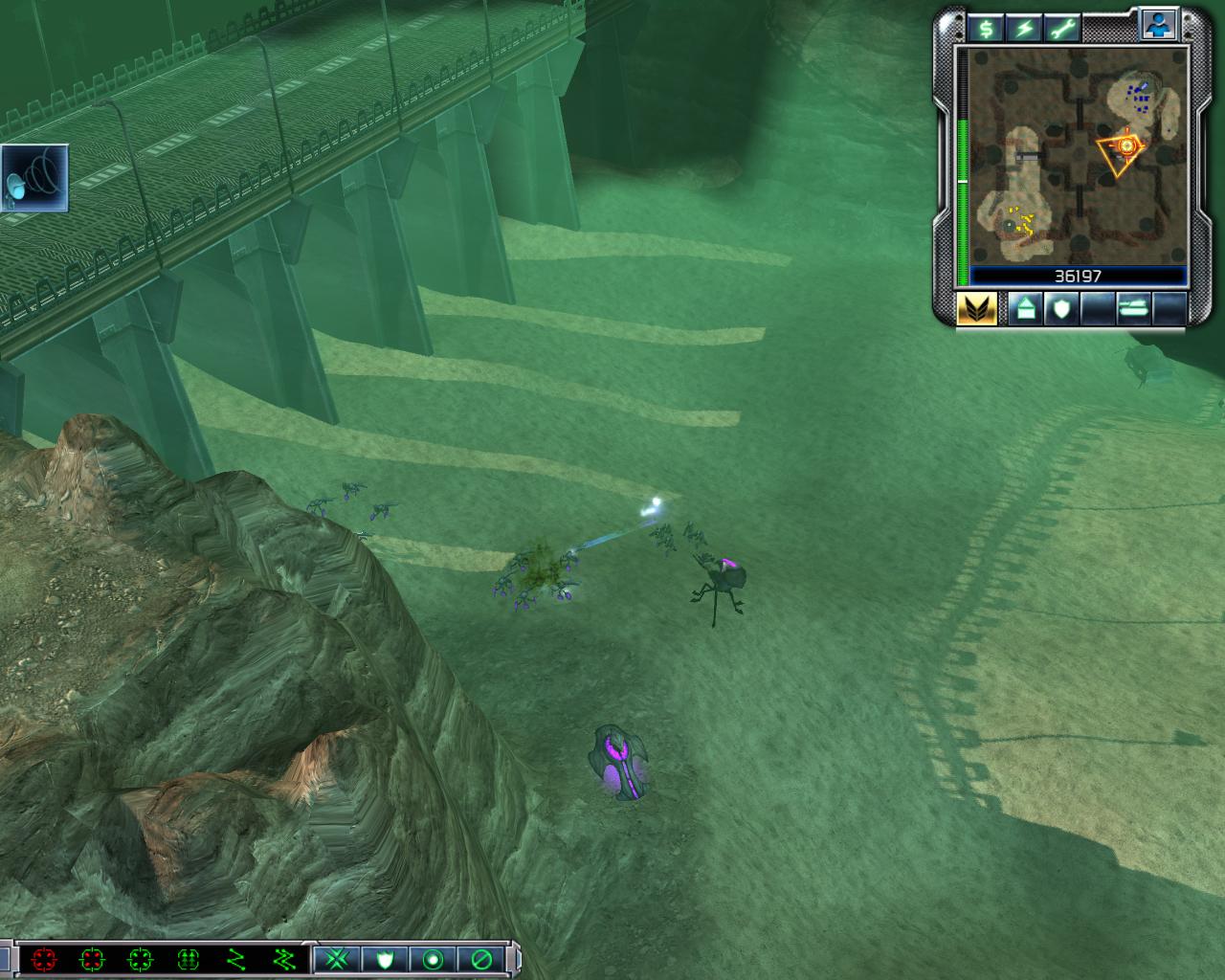Activate the sell mode dollar button
The width and height of the screenshot is (1225, 980).
click(x=985, y=28)
